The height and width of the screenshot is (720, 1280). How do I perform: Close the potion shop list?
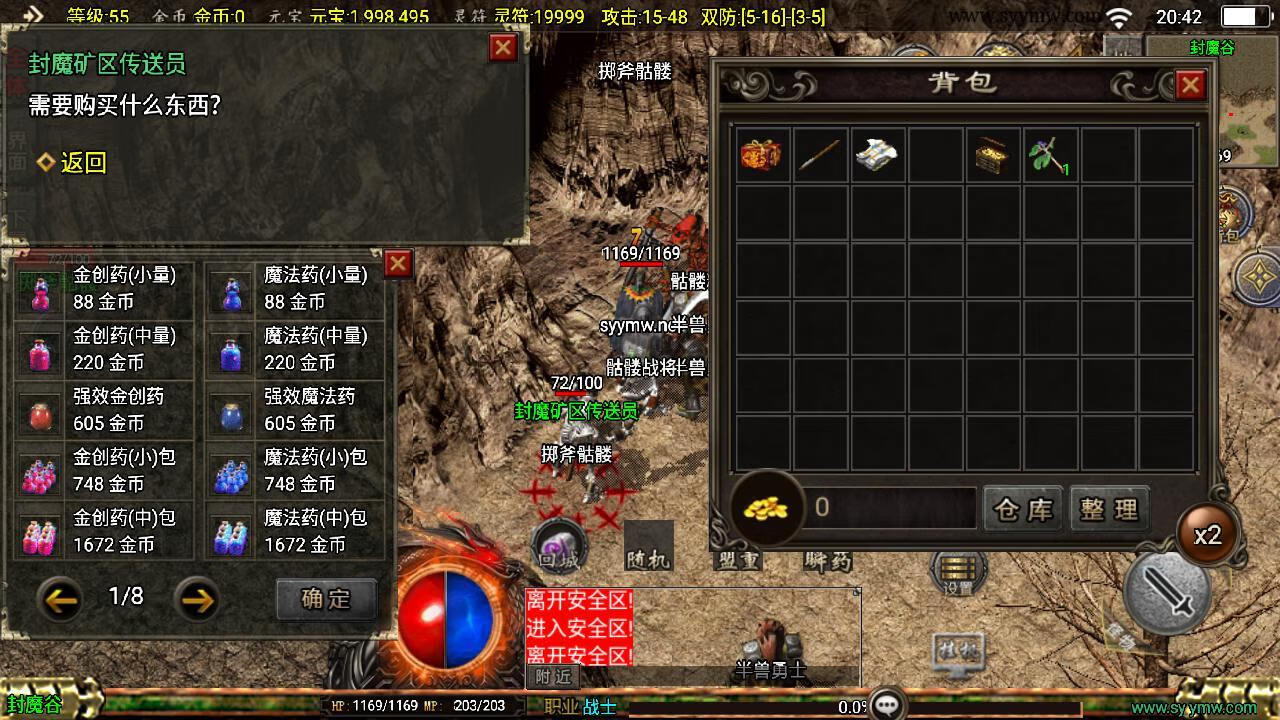click(x=398, y=263)
